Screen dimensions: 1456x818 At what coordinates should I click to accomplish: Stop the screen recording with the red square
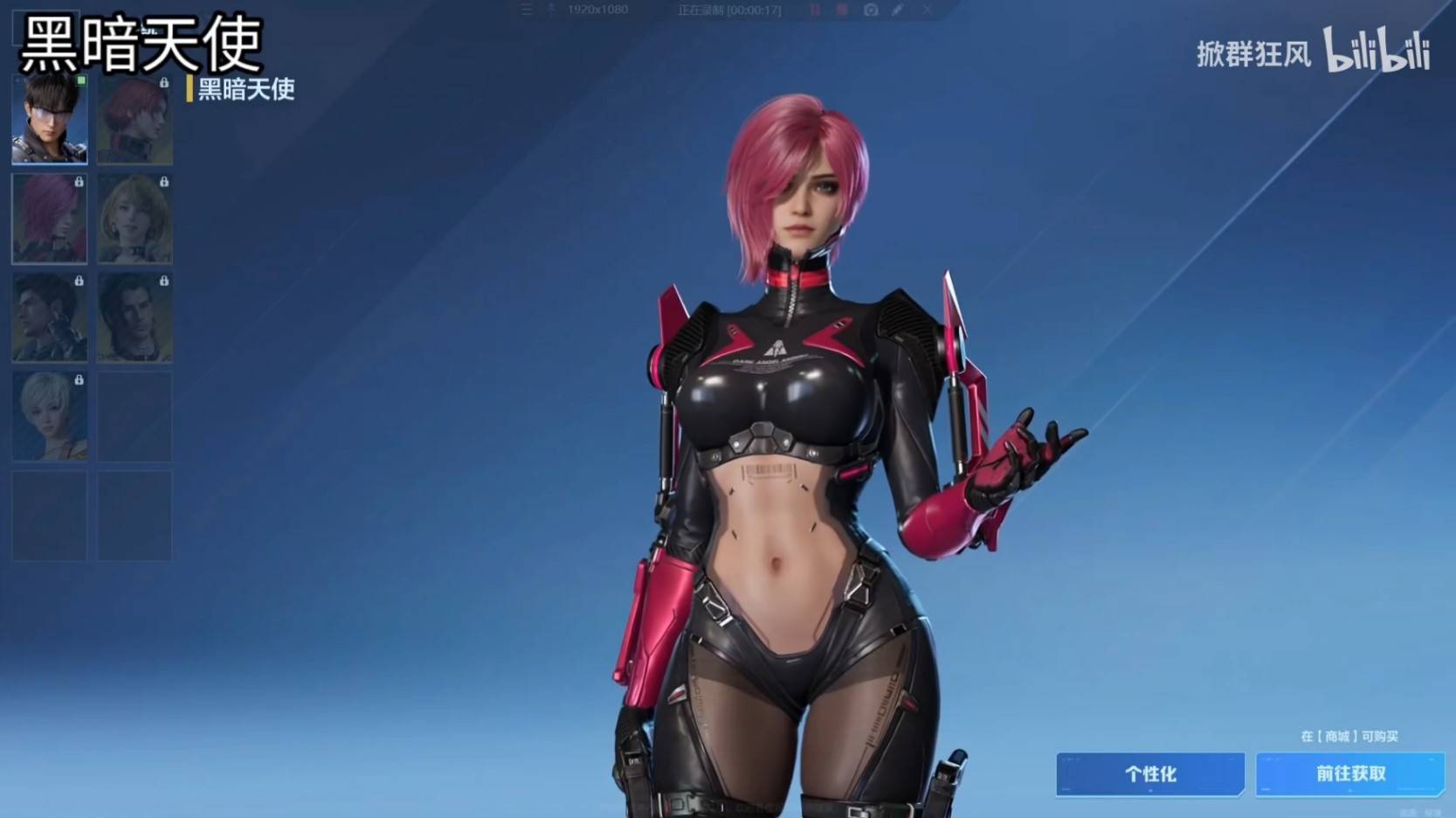point(842,10)
